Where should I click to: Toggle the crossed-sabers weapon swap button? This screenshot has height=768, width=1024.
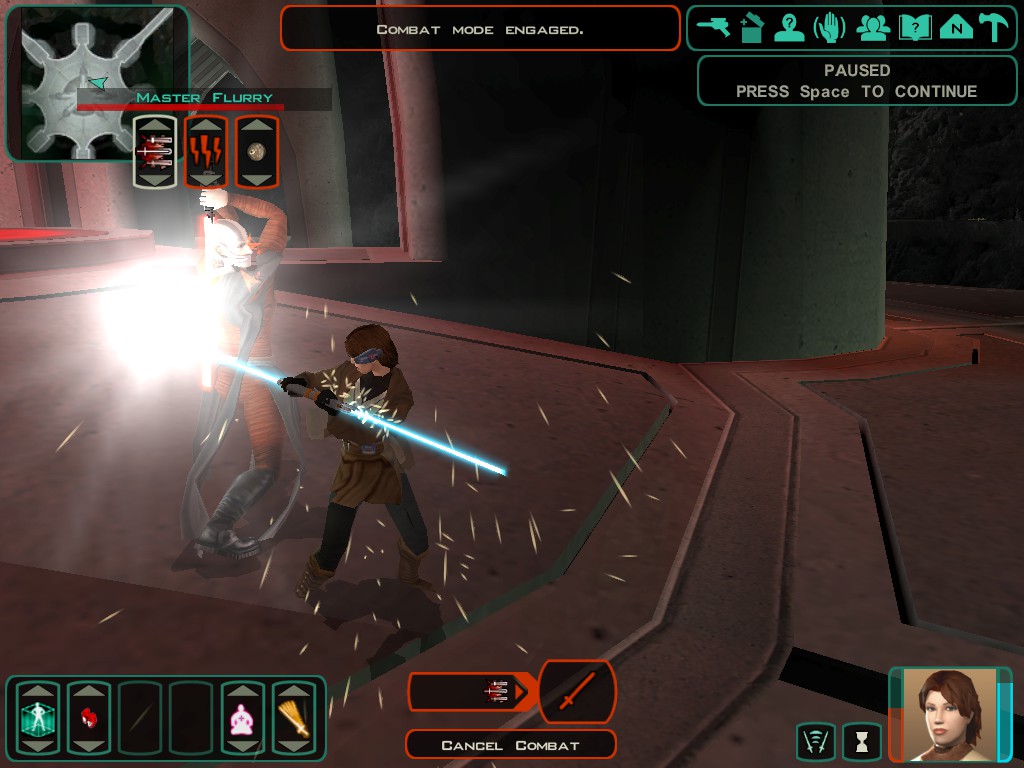[x=577, y=692]
